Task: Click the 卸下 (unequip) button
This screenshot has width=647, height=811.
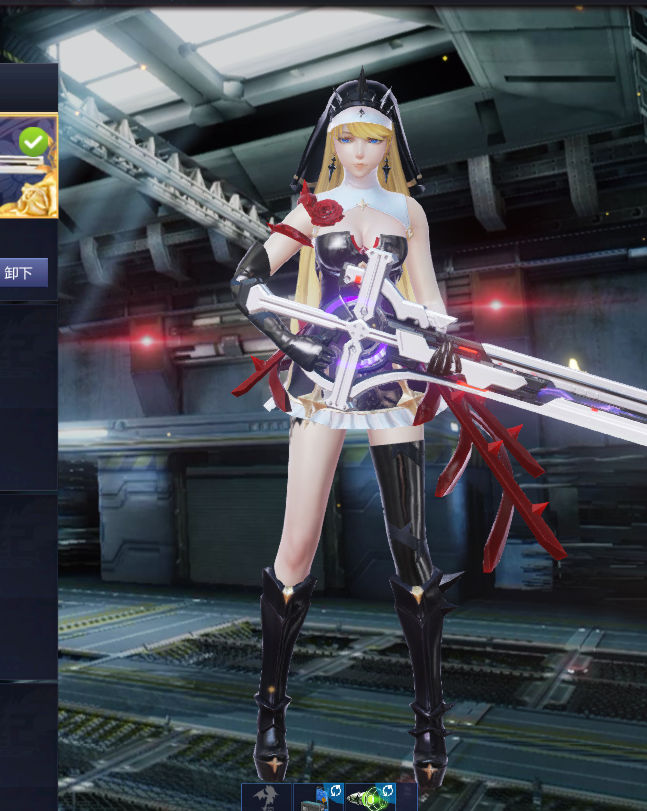Action: point(22,272)
